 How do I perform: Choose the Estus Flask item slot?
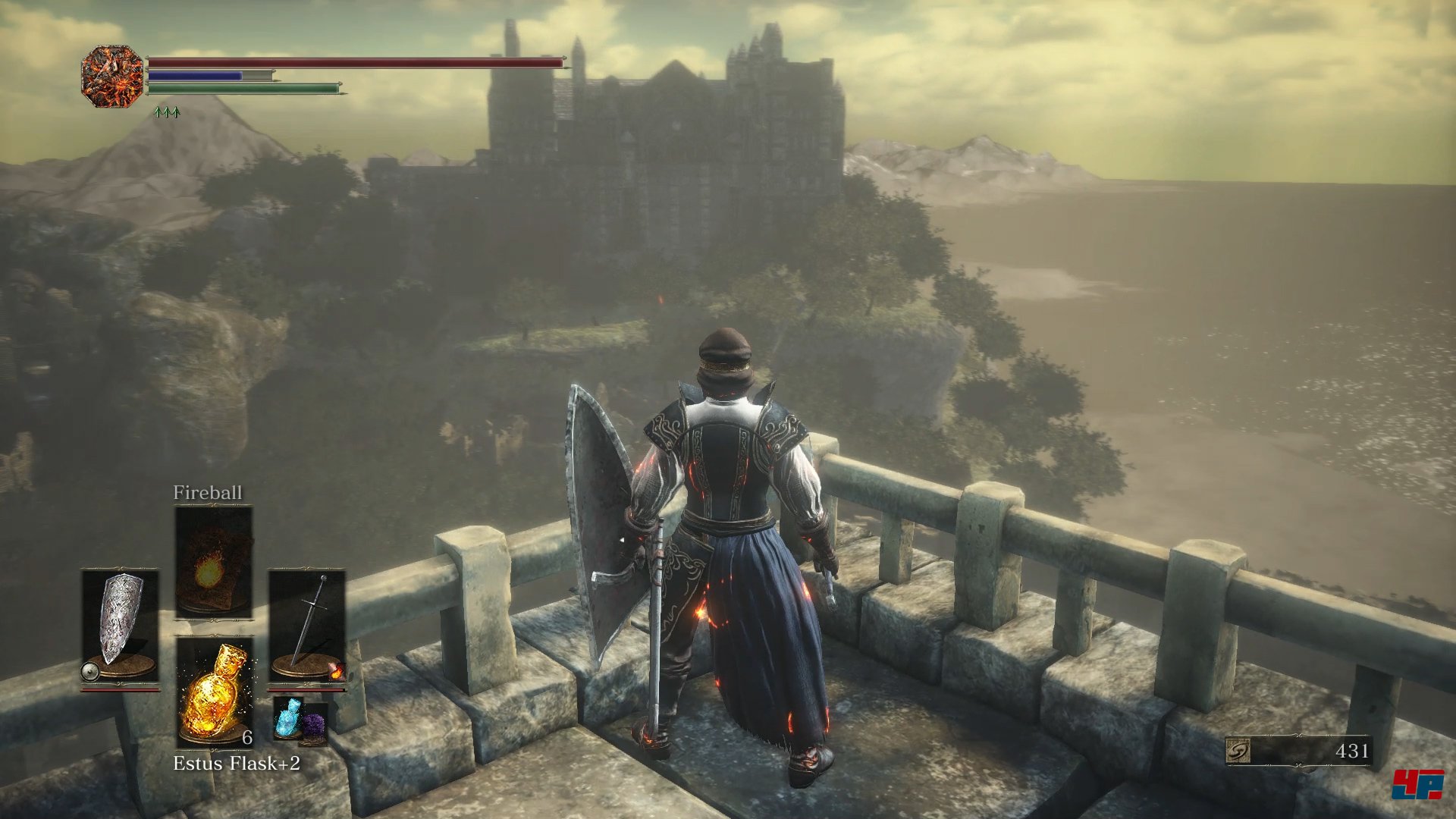pyautogui.click(x=215, y=691)
